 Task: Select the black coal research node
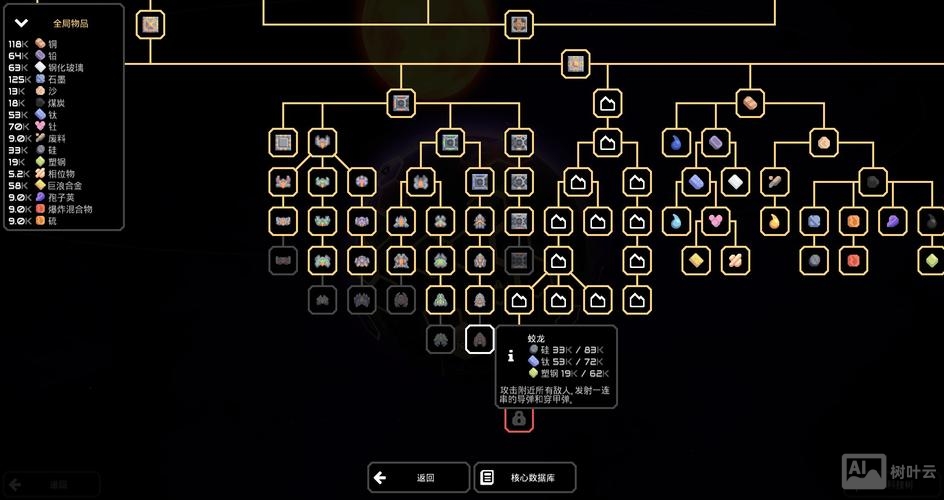(x=873, y=182)
